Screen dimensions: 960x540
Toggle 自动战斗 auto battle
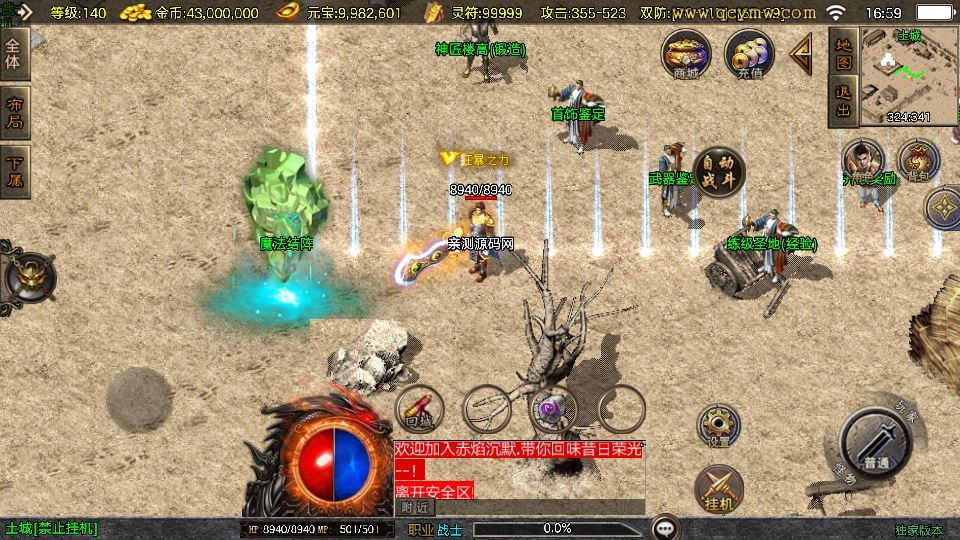click(717, 170)
